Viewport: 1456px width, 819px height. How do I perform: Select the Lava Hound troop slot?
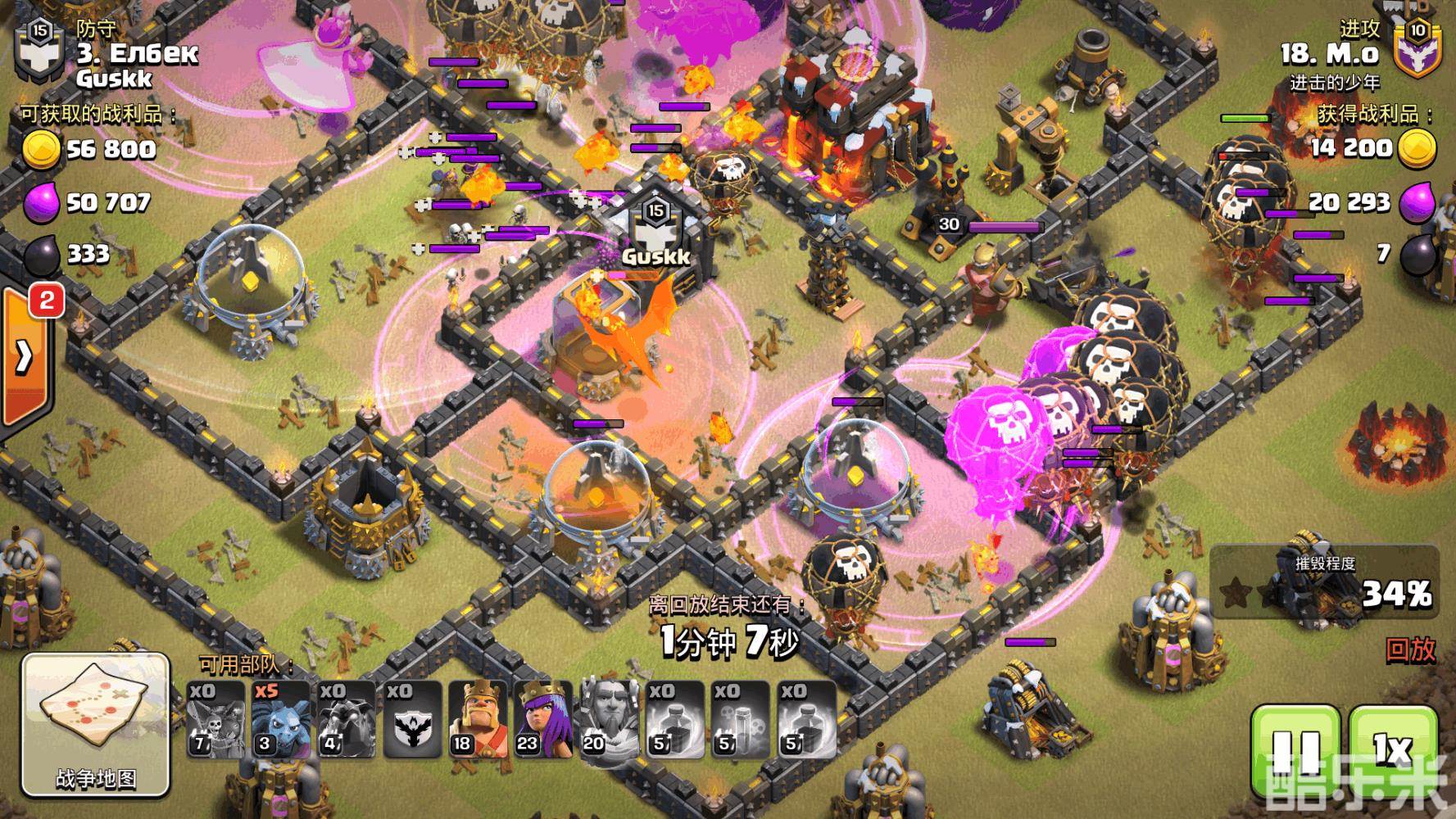click(x=347, y=719)
